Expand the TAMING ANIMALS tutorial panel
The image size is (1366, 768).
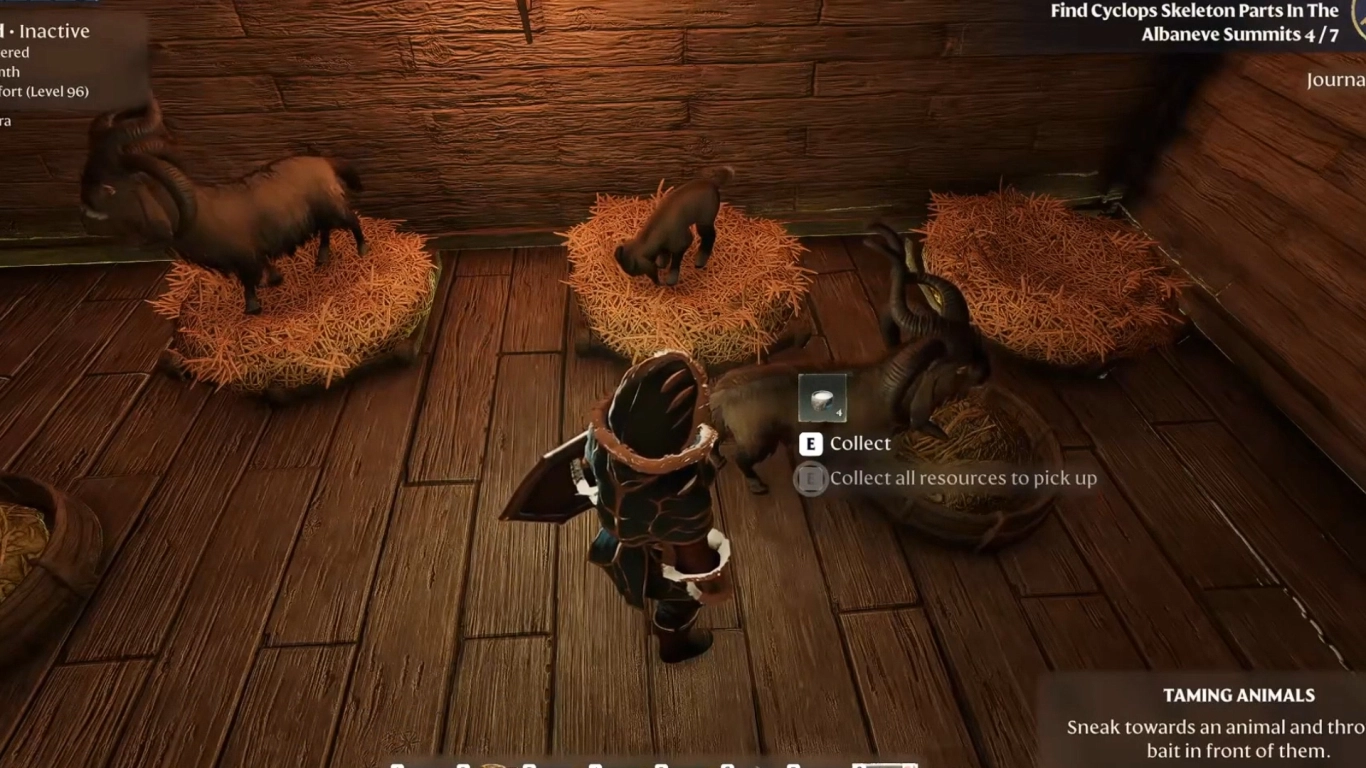1240,695
